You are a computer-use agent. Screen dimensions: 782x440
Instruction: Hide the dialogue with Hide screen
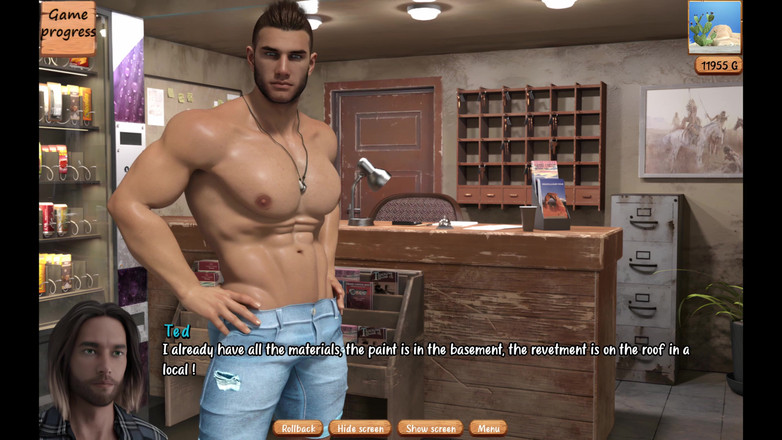tap(360, 428)
